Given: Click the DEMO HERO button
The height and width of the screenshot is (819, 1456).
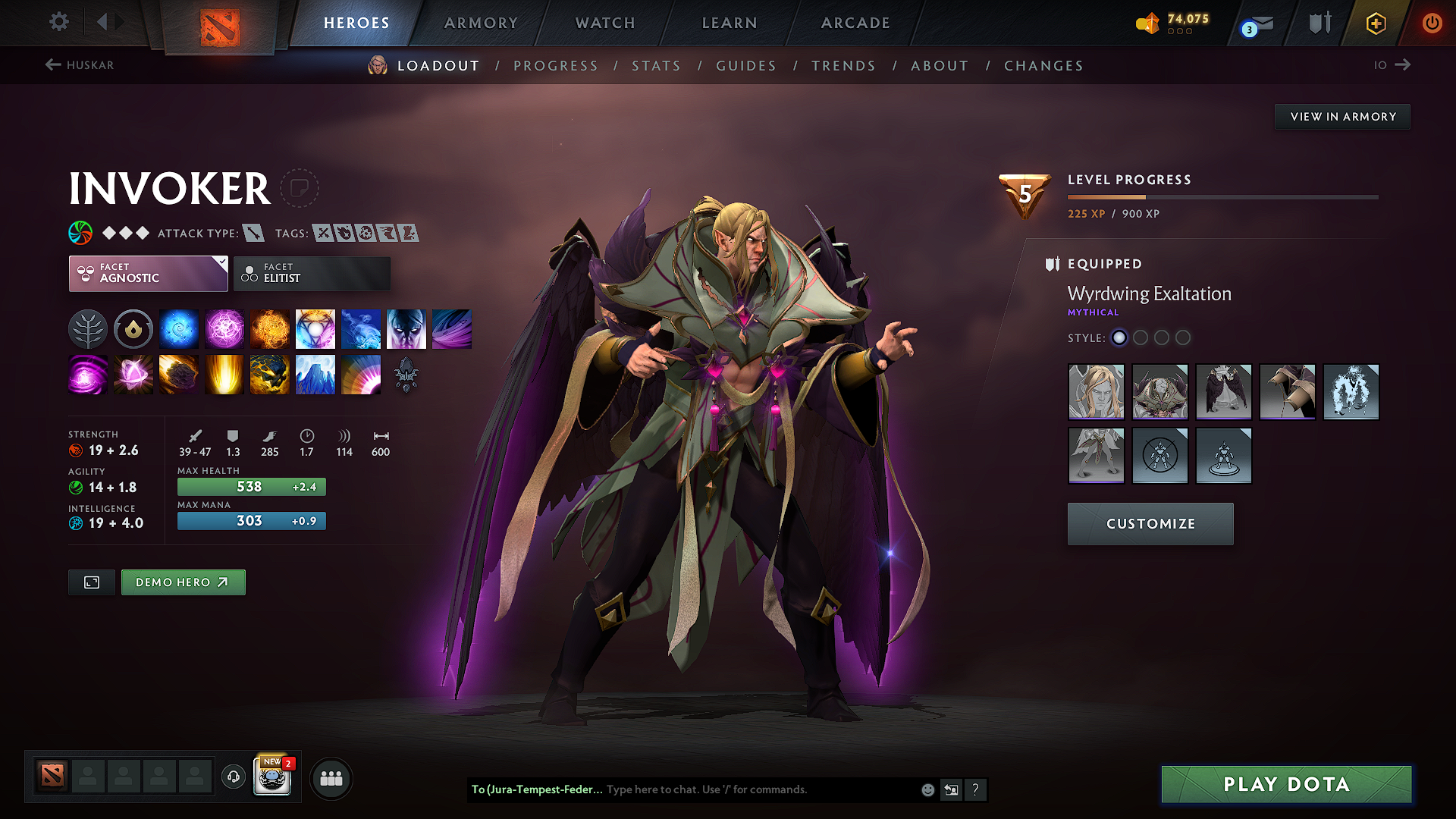Looking at the screenshot, I should click(183, 582).
